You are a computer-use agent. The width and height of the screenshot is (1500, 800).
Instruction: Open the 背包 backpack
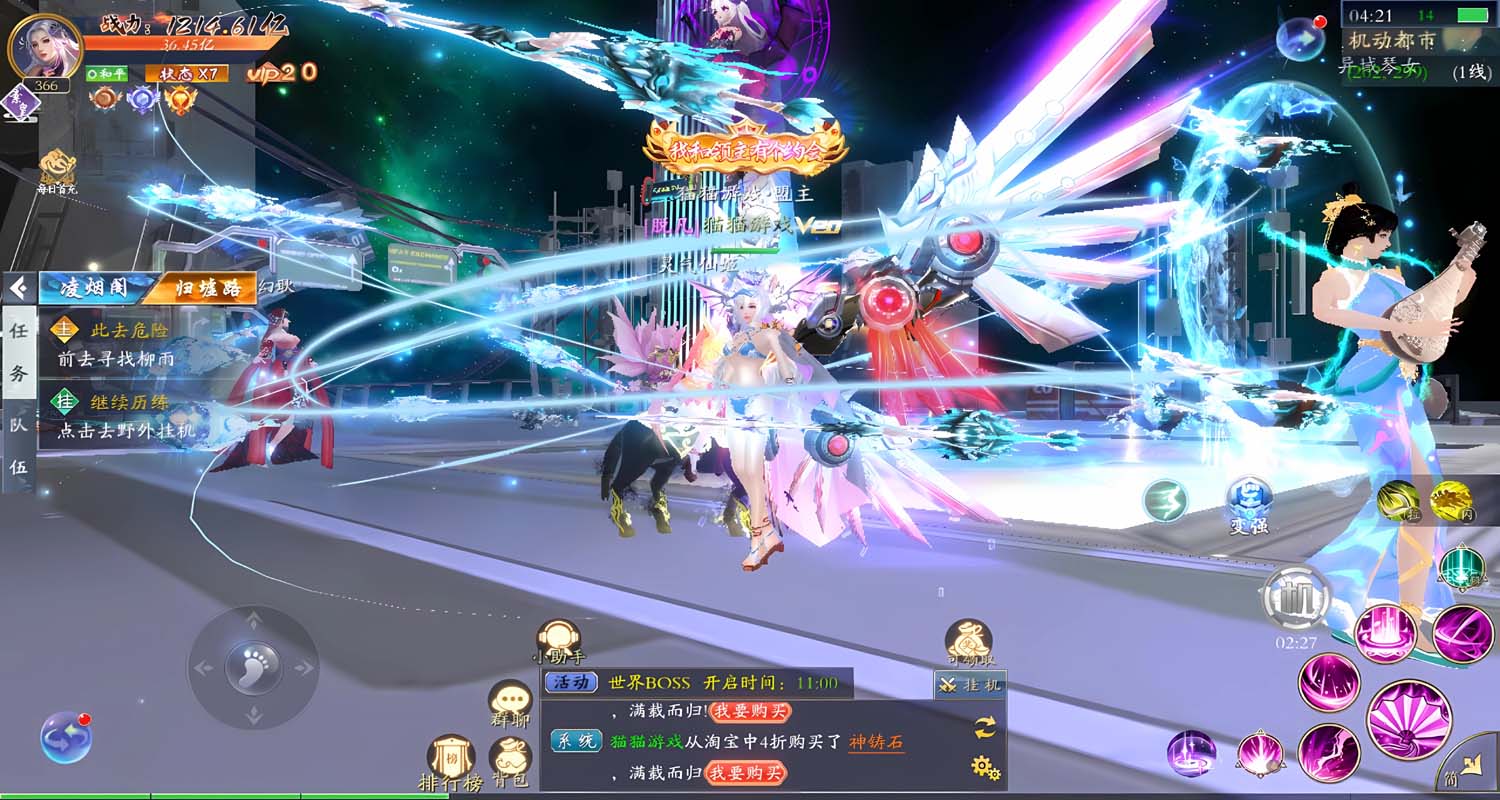(x=510, y=762)
